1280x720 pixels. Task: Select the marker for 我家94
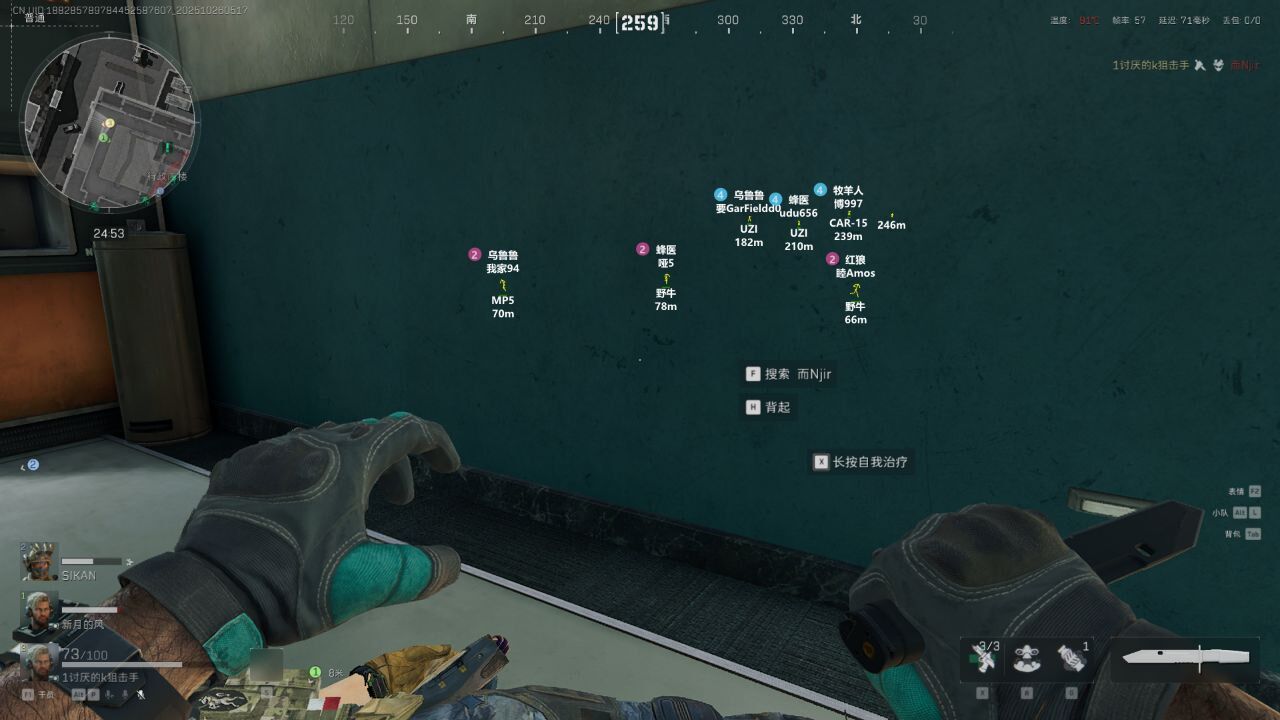click(x=503, y=268)
